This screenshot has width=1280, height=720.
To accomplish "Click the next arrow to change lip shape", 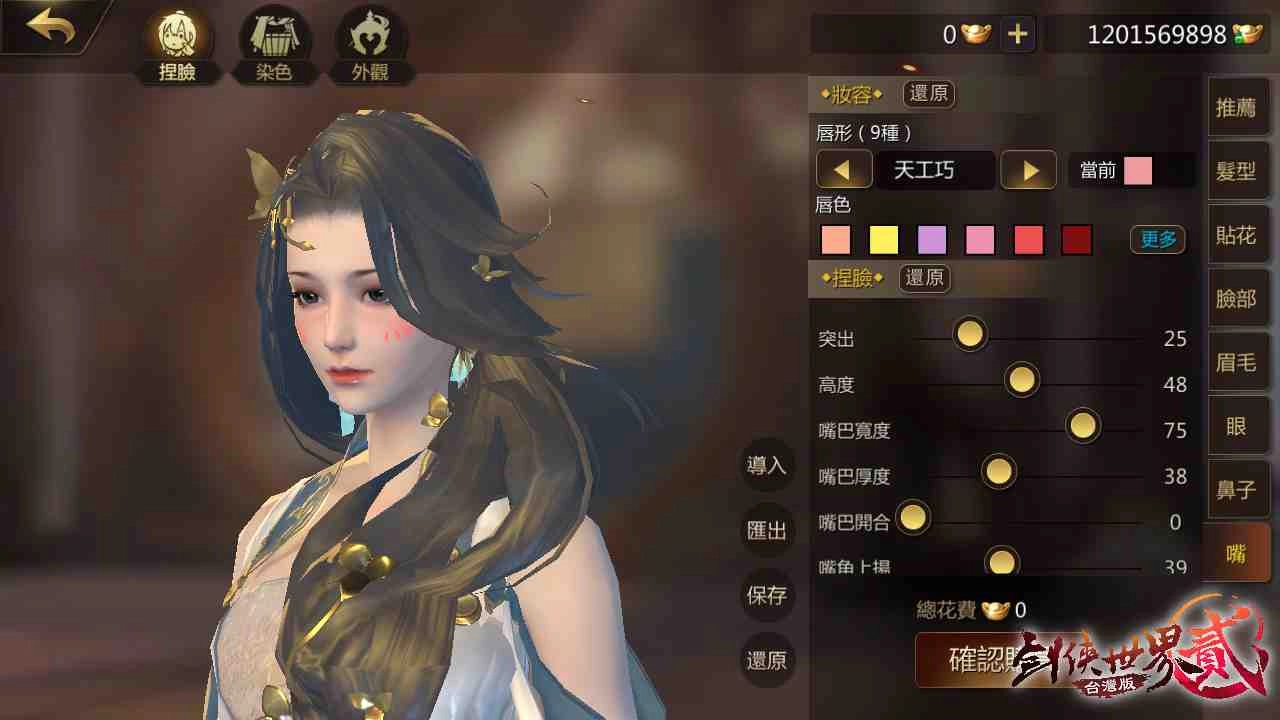I will (1028, 170).
